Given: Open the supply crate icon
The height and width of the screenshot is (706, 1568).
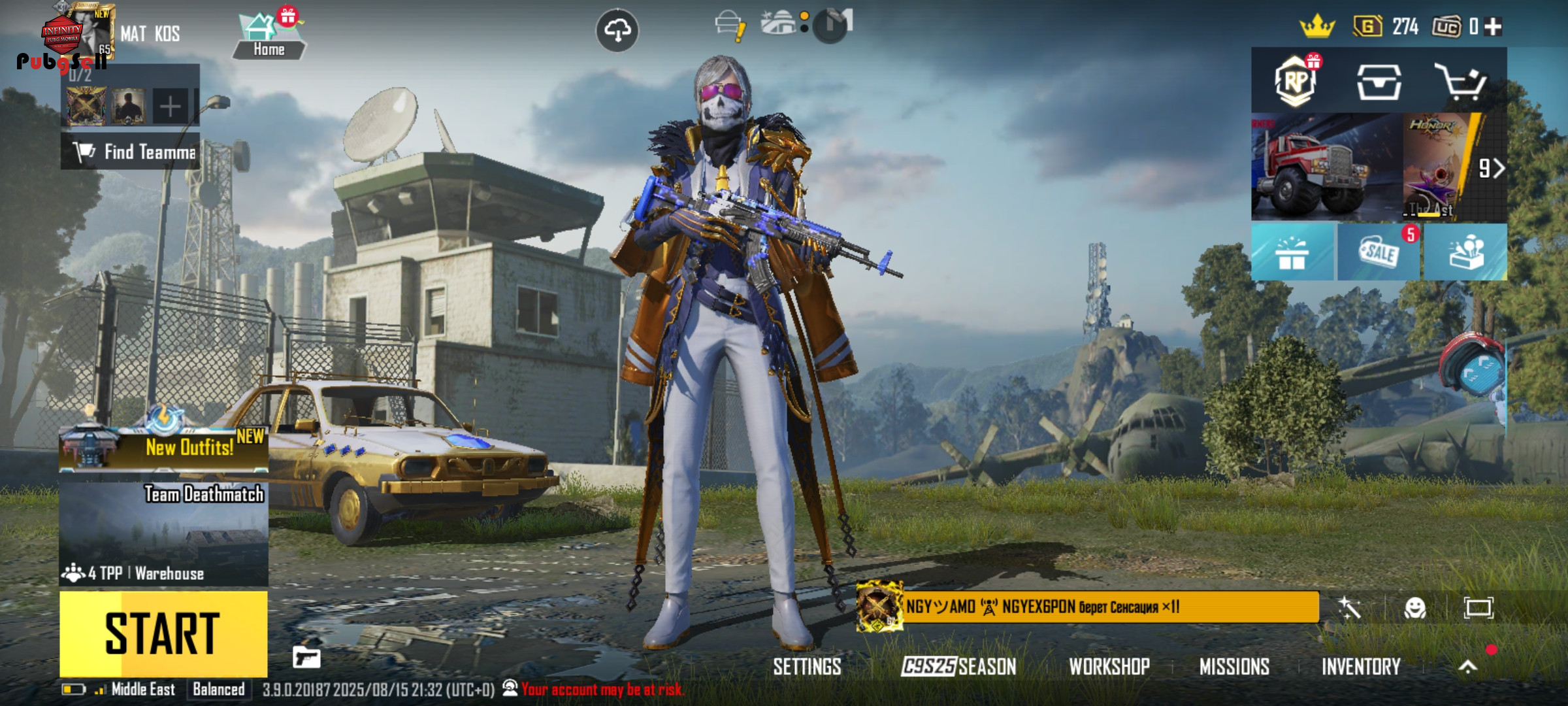Looking at the screenshot, I should [x=1379, y=82].
